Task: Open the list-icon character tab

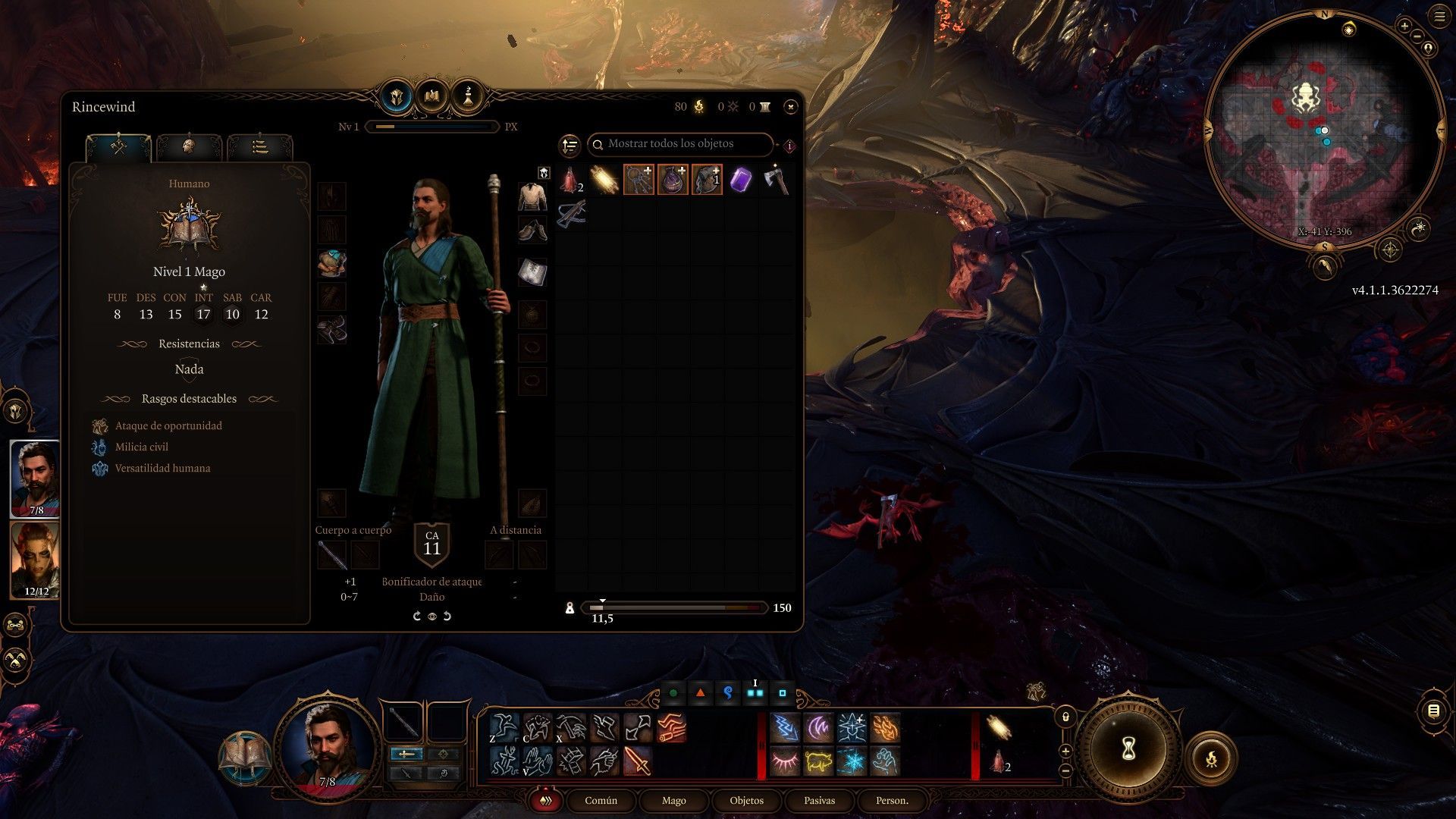Action: pos(259,146)
